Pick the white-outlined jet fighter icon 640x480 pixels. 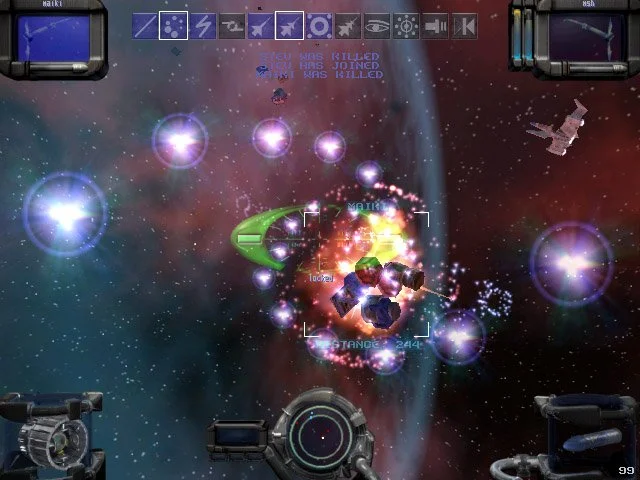click(290, 26)
